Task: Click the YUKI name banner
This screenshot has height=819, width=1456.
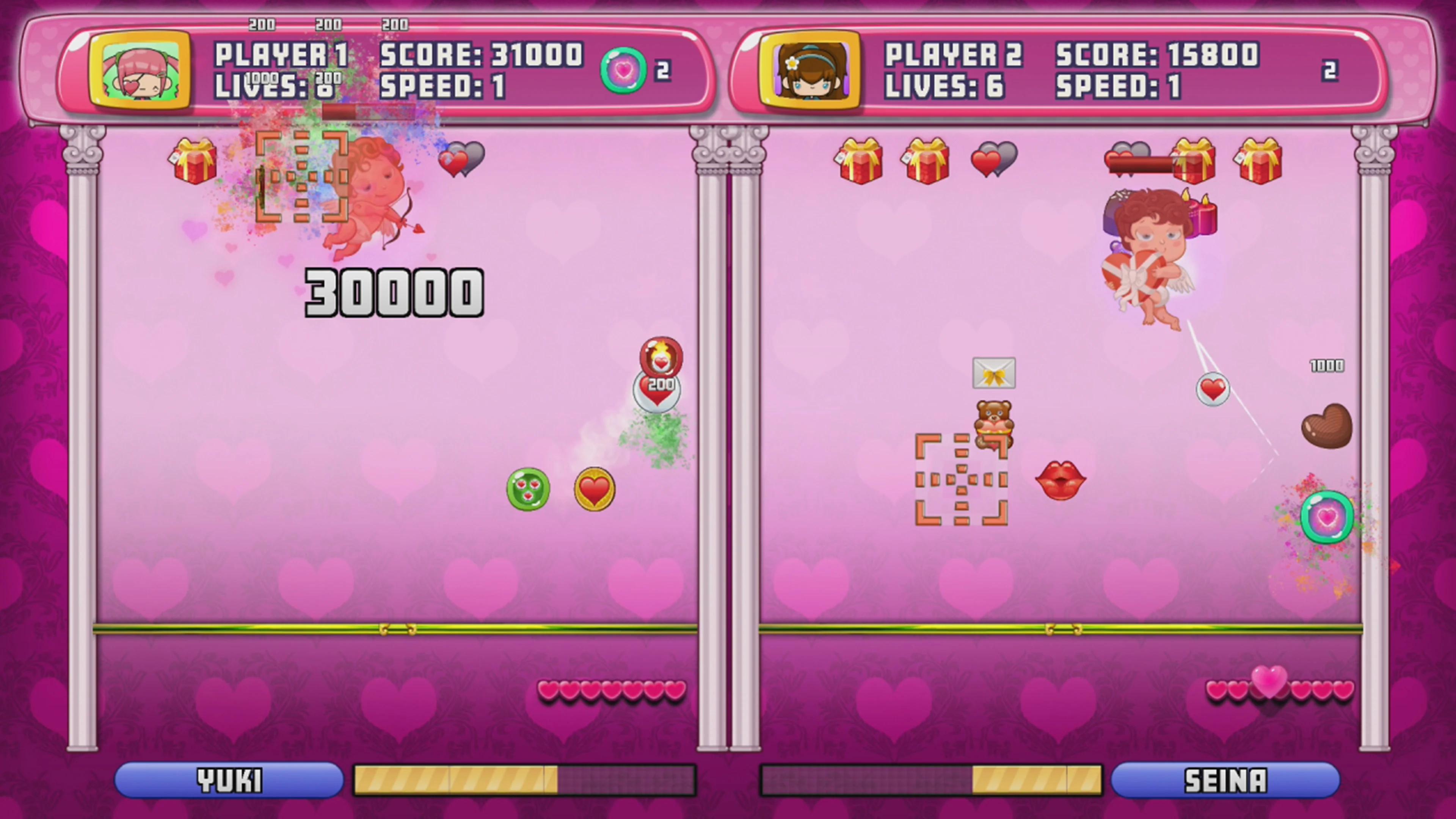Action: pyautogui.click(x=229, y=780)
